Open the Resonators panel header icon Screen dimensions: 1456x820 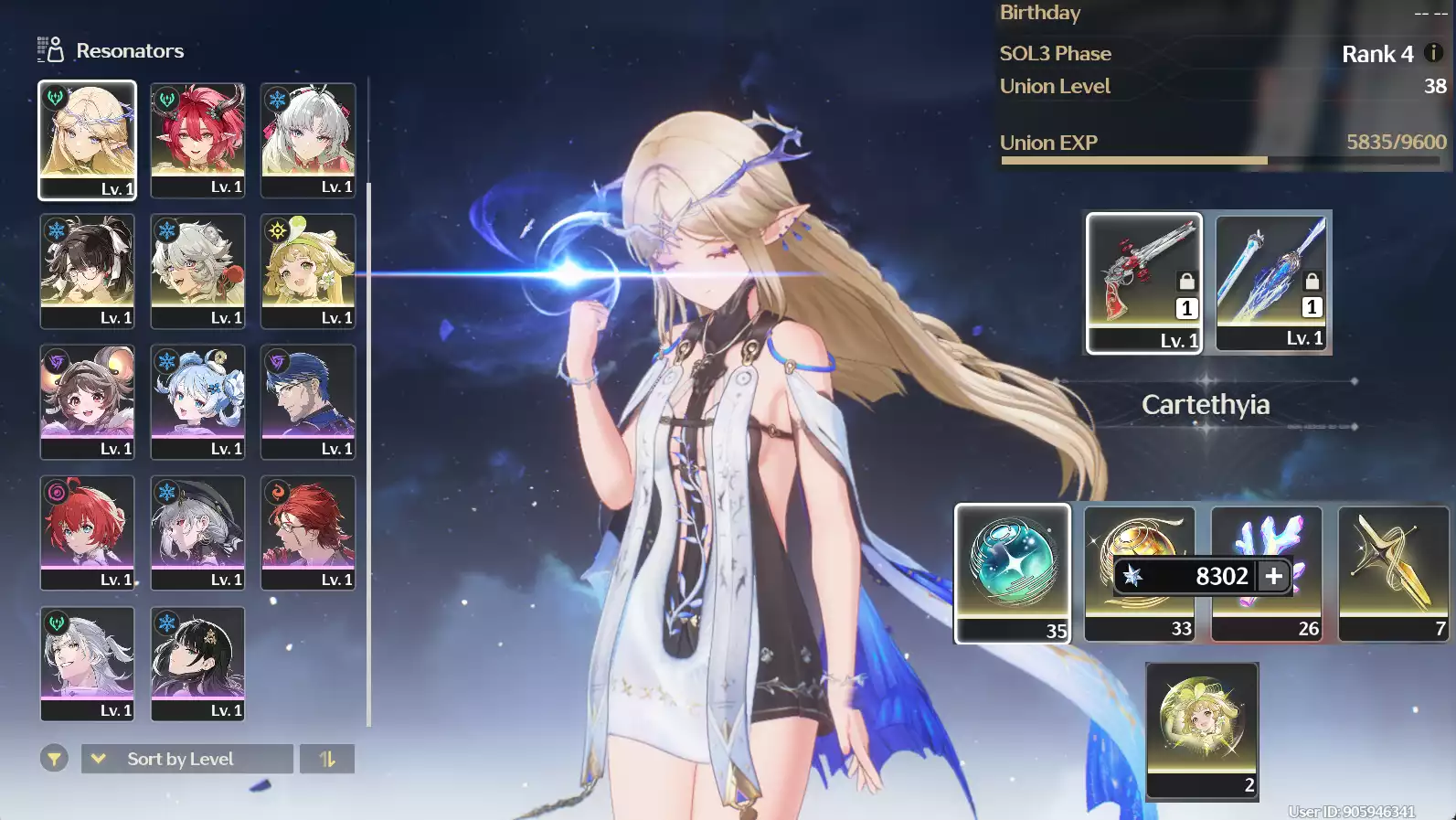(49, 50)
